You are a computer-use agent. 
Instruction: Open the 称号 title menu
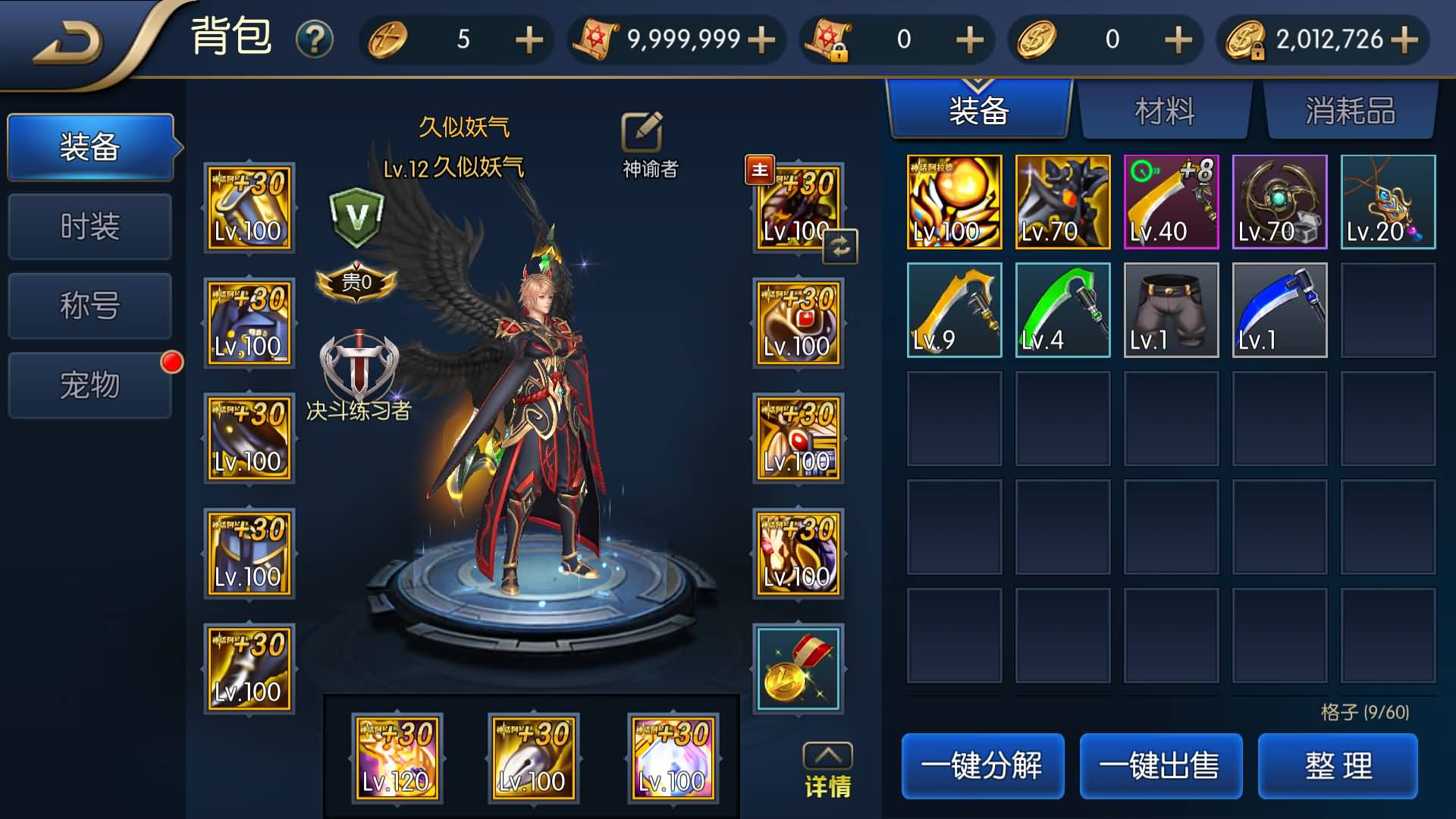click(x=89, y=306)
